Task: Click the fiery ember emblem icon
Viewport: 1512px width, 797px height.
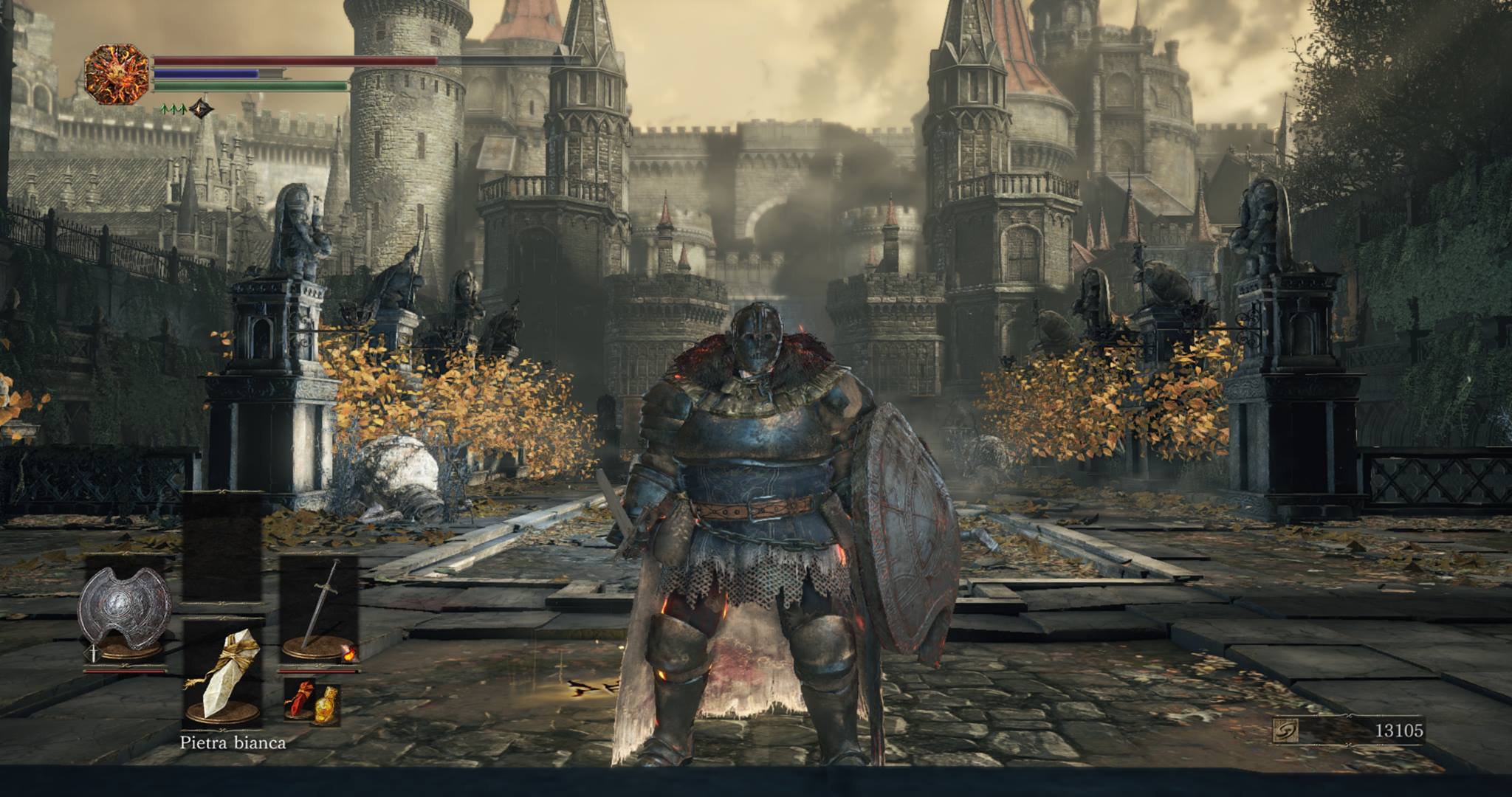Action: coord(117,75)
